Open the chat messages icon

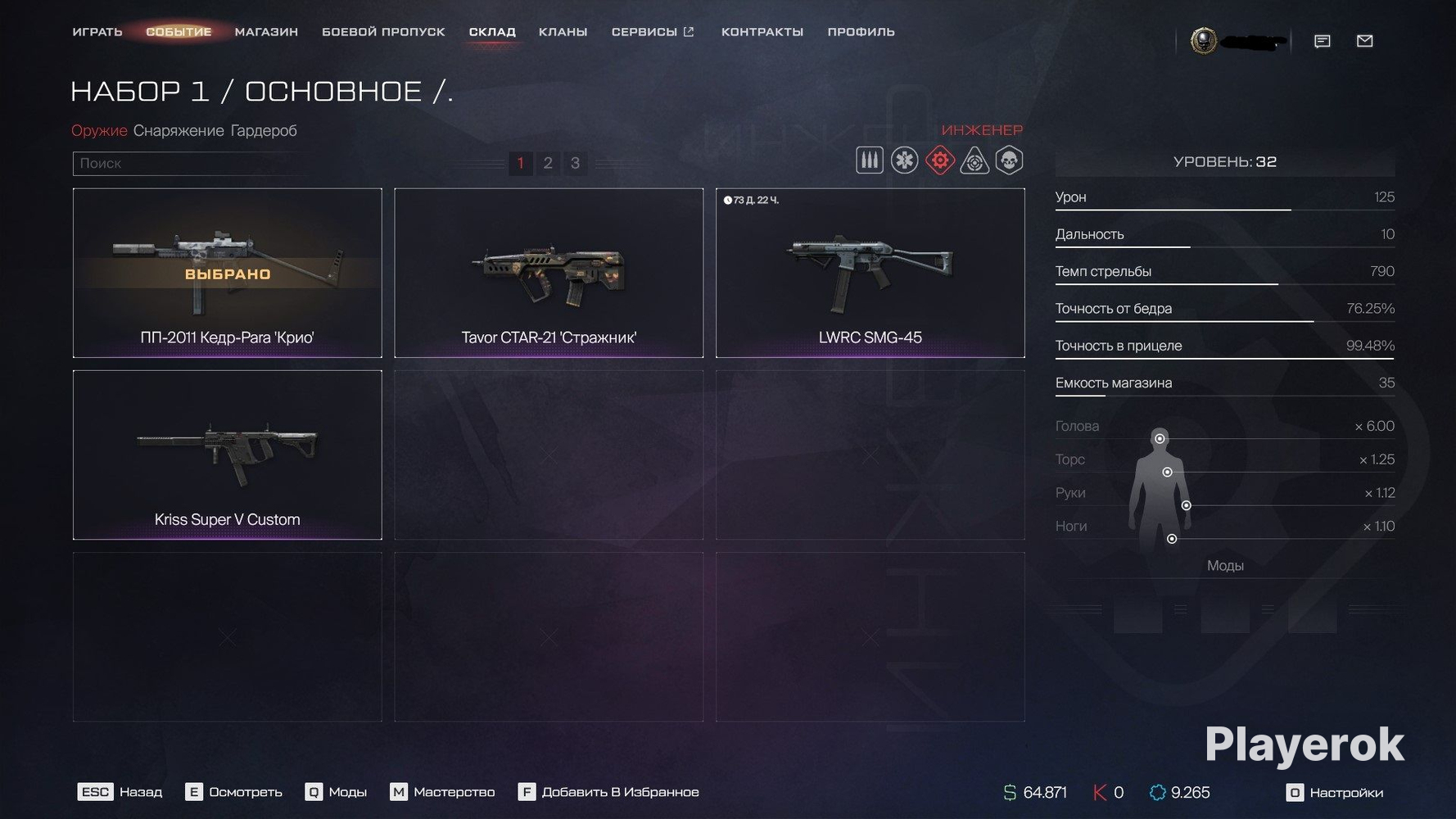(1322, 41)
